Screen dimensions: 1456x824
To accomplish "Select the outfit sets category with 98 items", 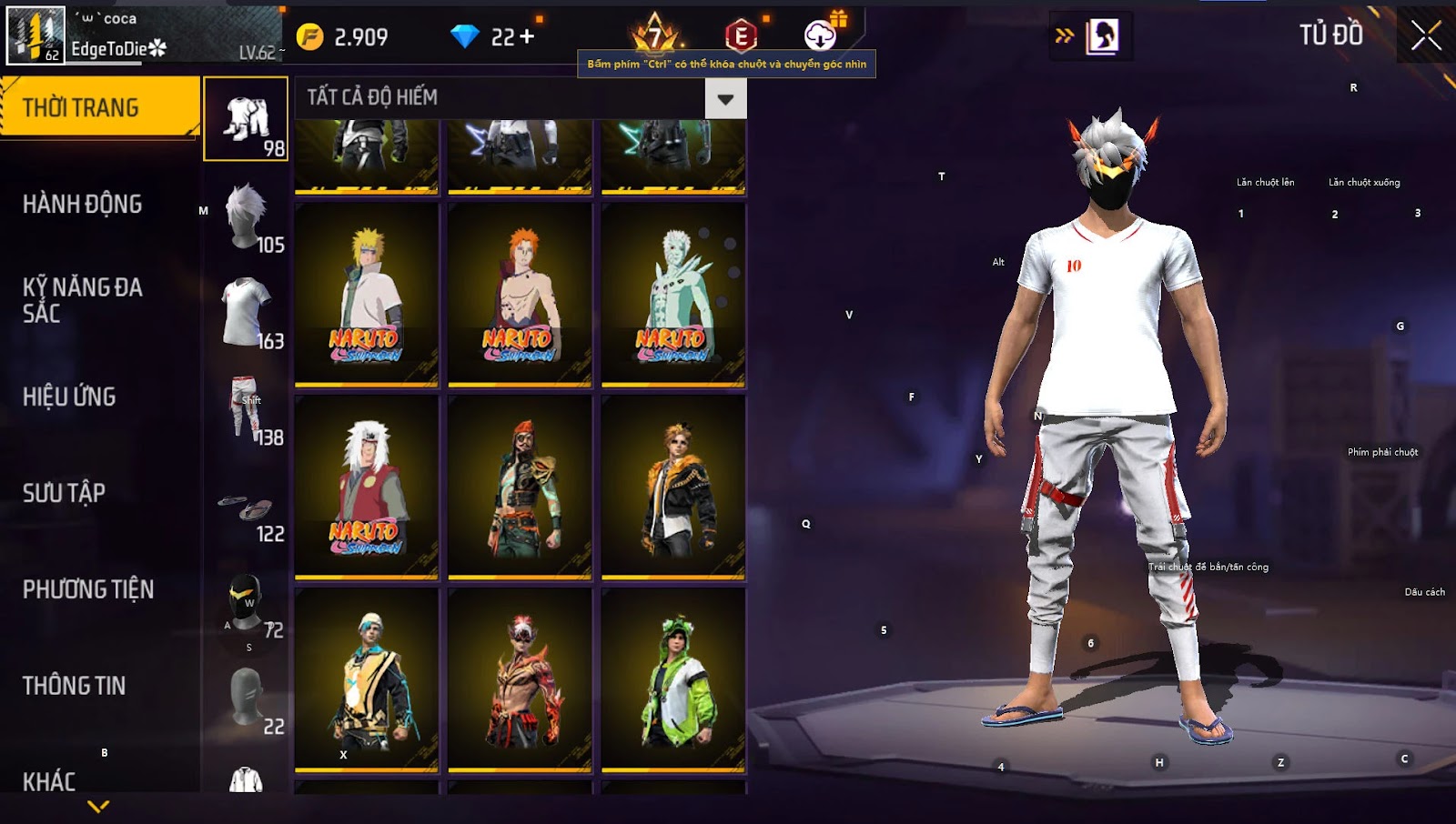I will click(x=246, y=119).
